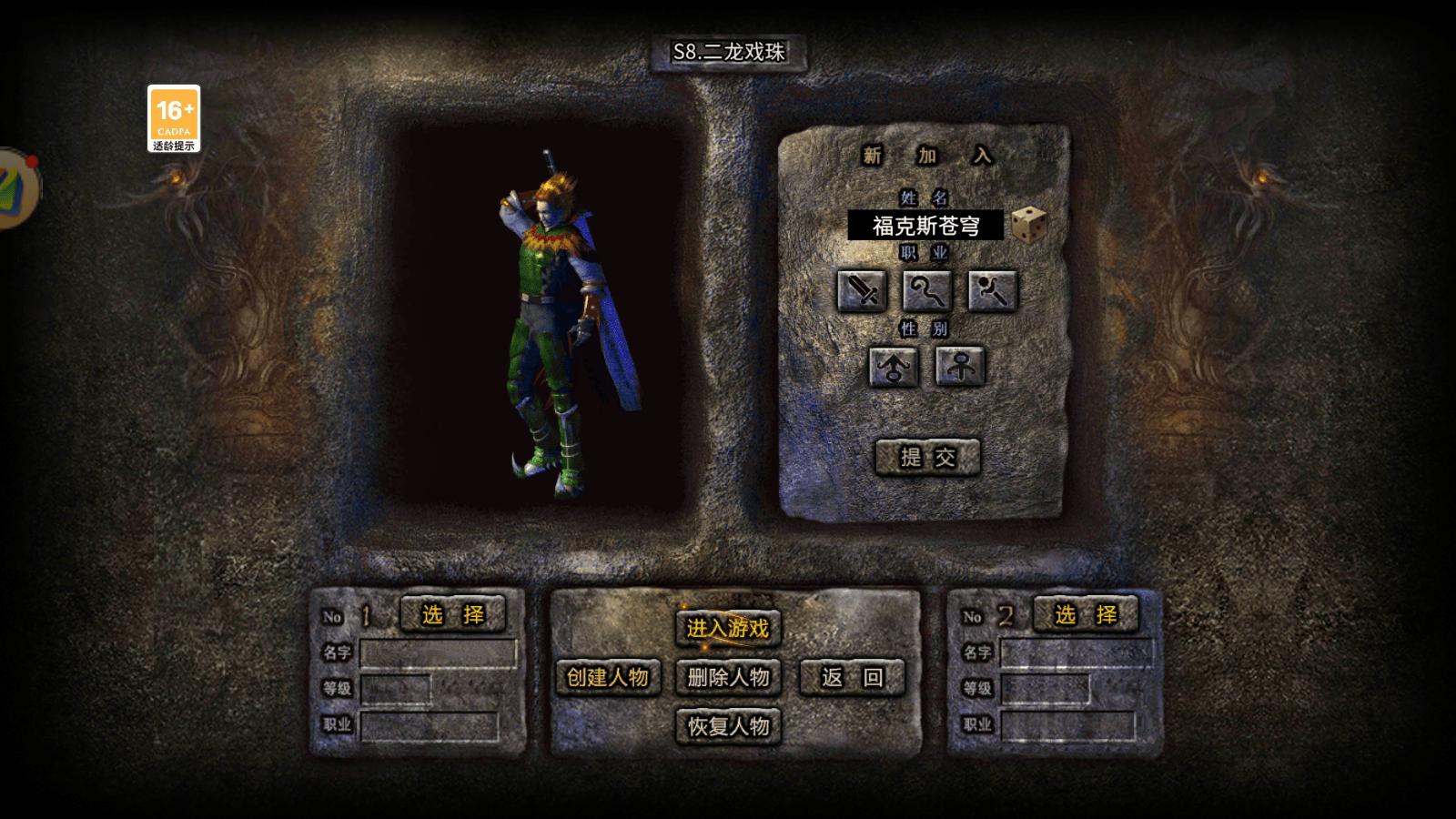Click the character name input field
This screenshot has width=1456, height=819.
(x=925, y=226)
